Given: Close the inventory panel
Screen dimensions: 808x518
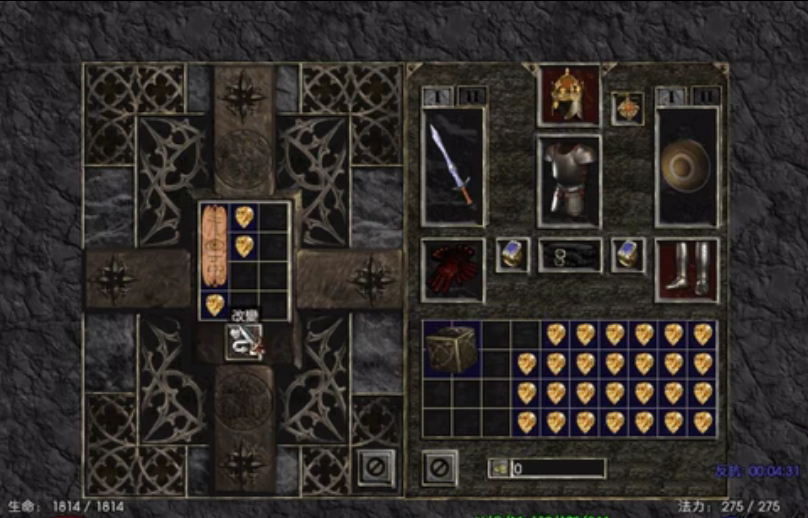Looking at the screenshot, I should pyautogui.click(x=439, y=467).
